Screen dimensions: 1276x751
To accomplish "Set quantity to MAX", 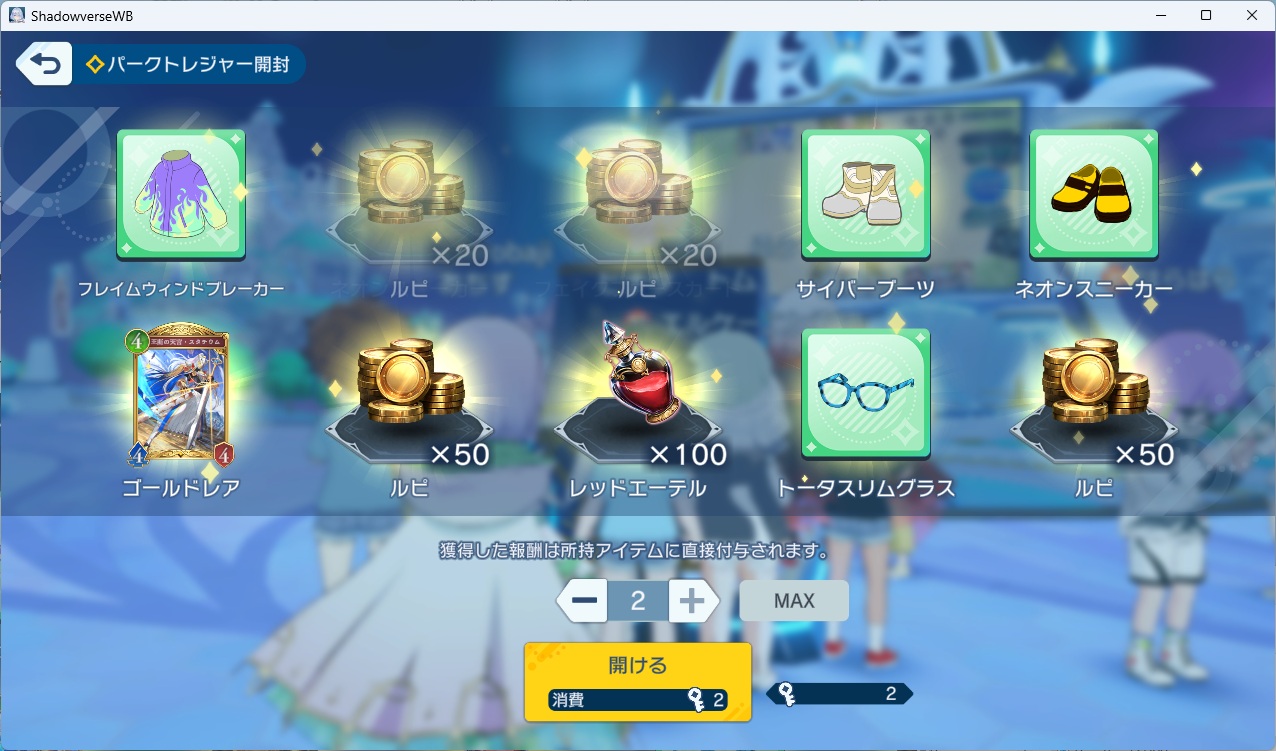I will point(794,601).
